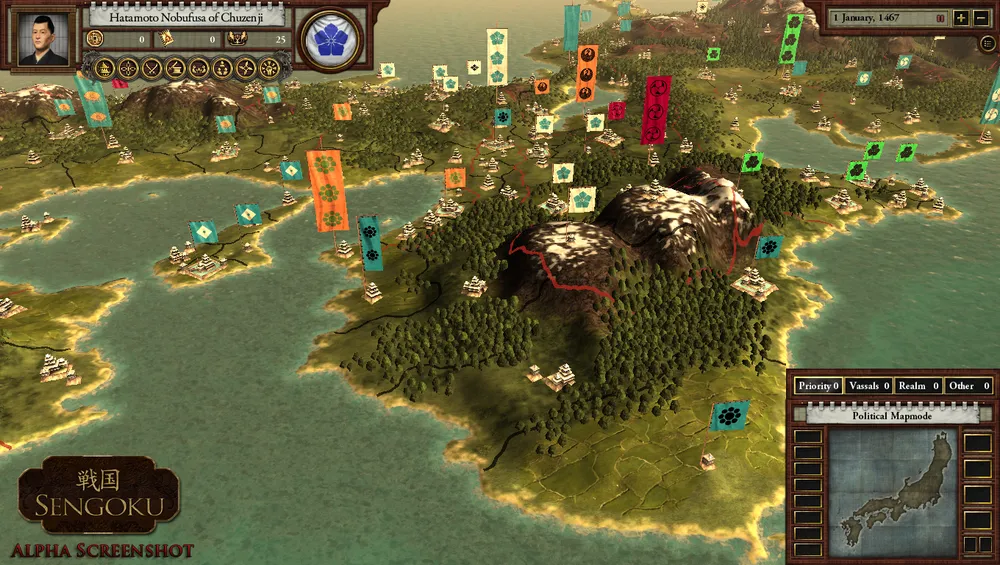Viewport: 1000px width, 565px height.
Task: Click the radiant sun icon button
Action: (269, 68)
